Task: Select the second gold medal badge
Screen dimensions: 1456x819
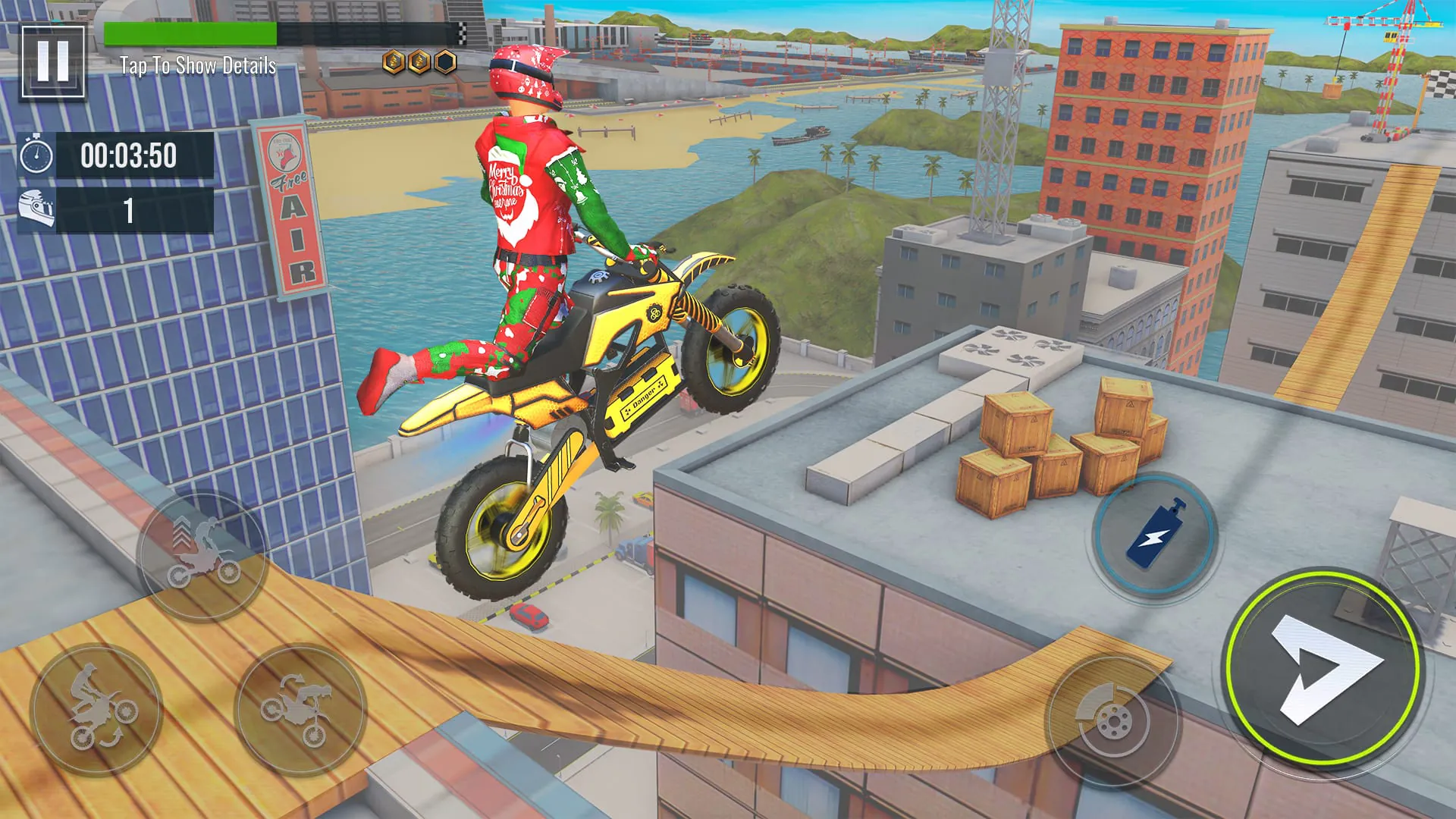Action: (x=418, y=61)
